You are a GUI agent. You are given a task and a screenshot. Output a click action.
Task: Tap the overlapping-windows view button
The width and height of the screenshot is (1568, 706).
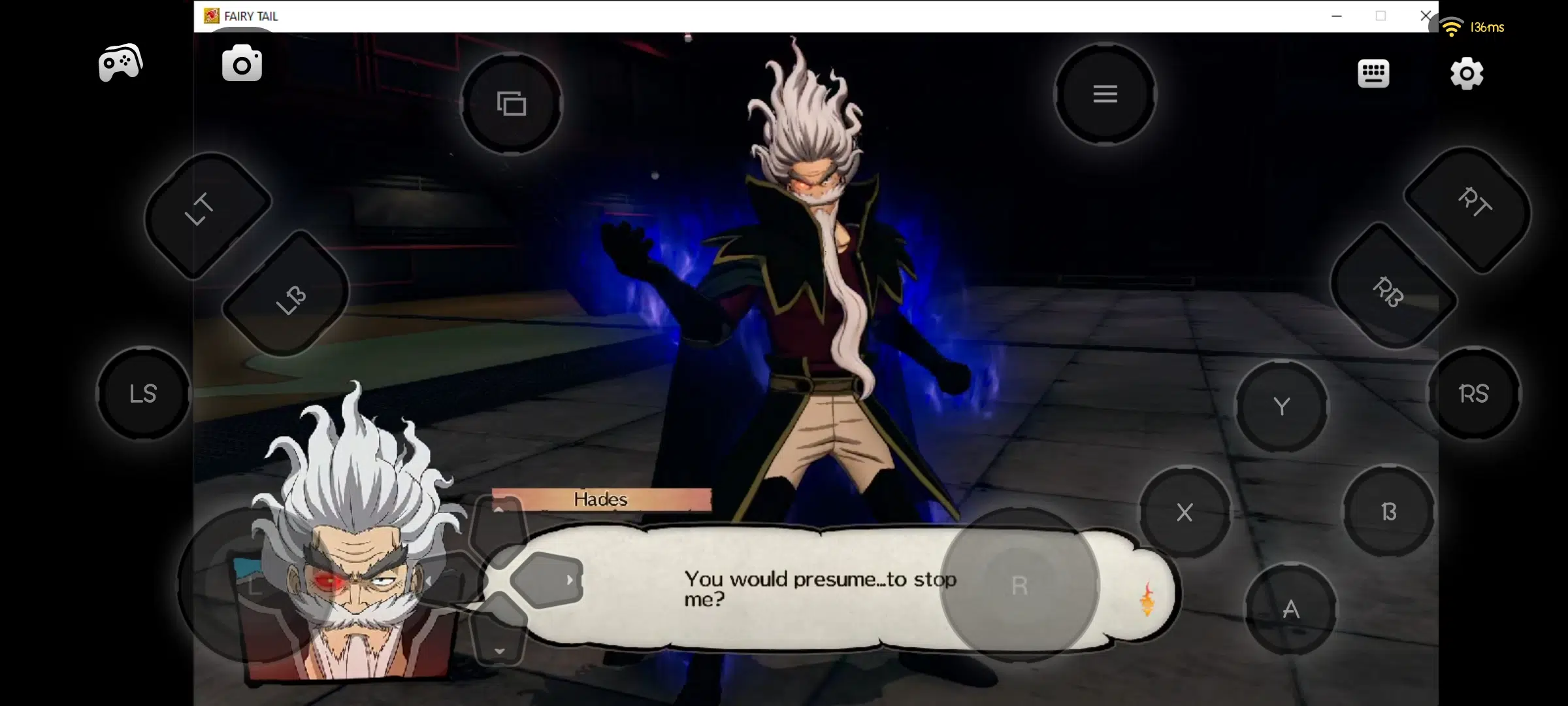(512, 104)
